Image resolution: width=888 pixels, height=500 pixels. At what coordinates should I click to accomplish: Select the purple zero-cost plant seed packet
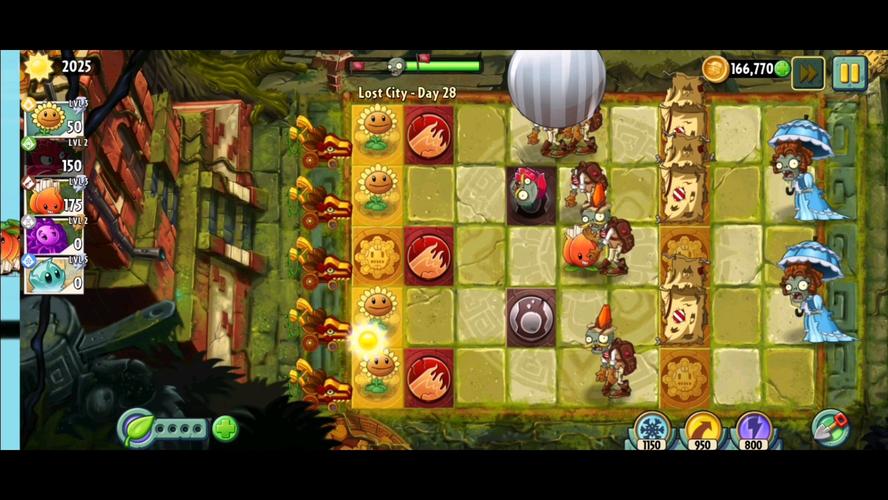54,237
